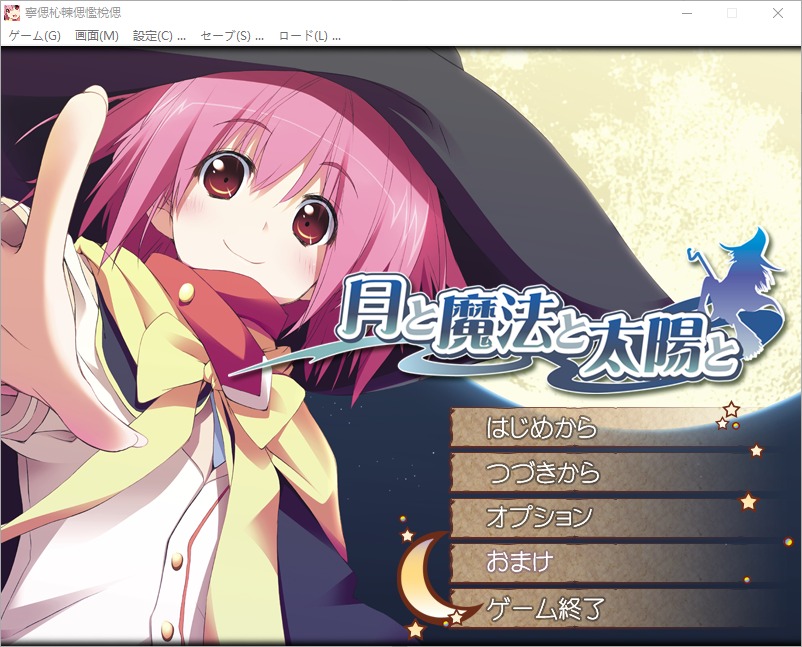Open the セーブ(S) save menu

click(x=231, y=36)
